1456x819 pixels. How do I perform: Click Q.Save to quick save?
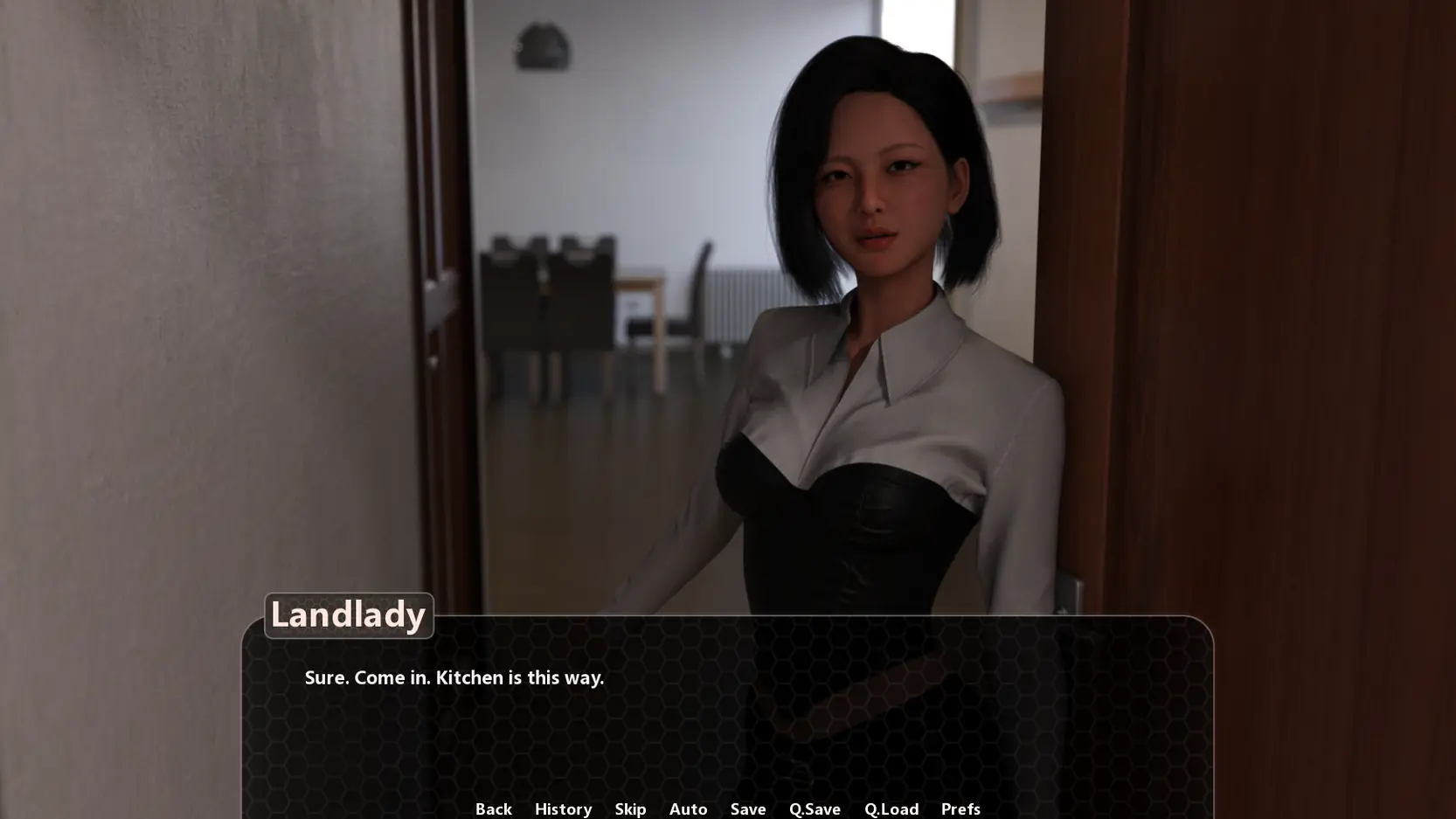pyautogui.click(x=815, y=809)
